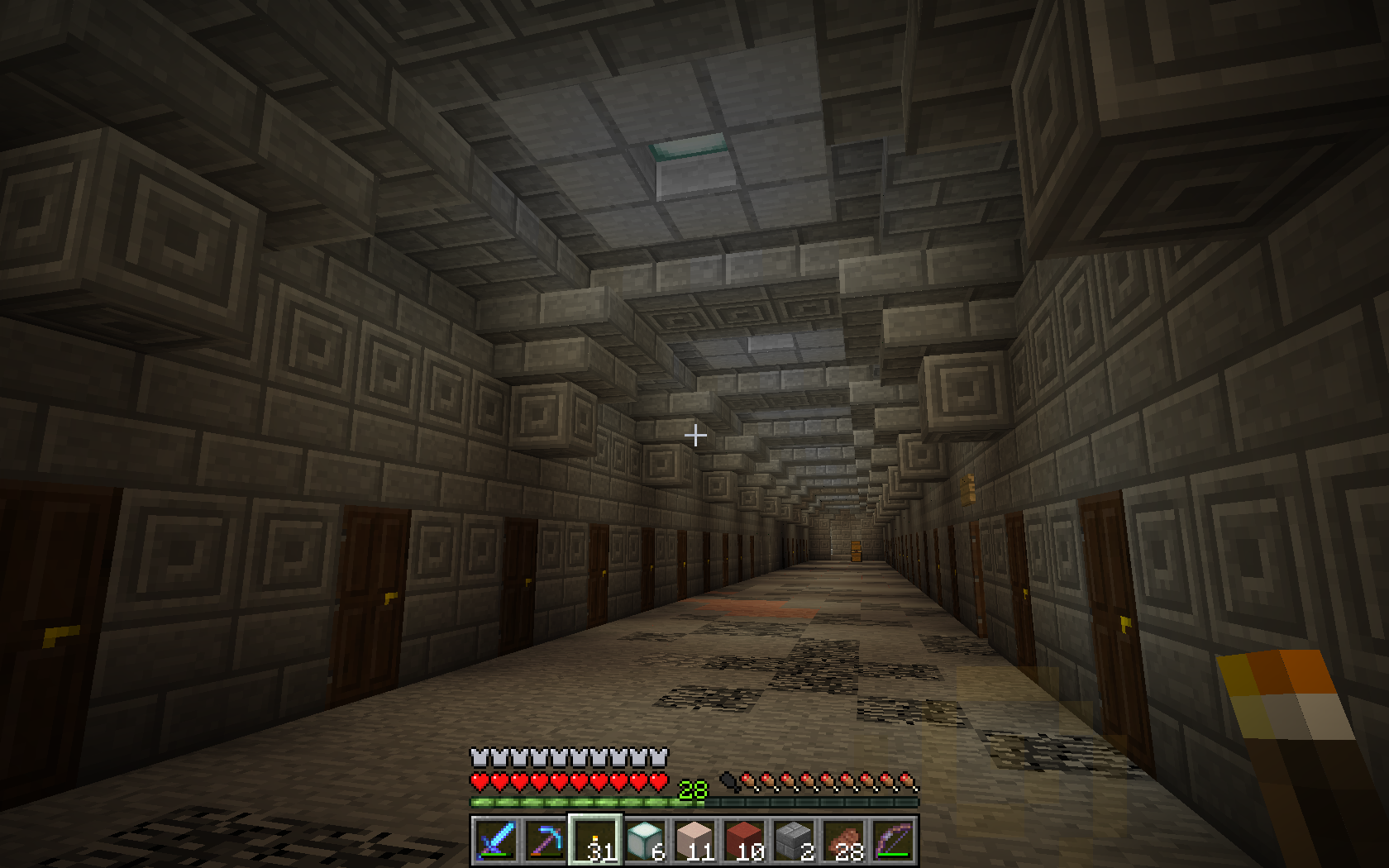Select the diamond sword hotbar slot

pos(495,841)
